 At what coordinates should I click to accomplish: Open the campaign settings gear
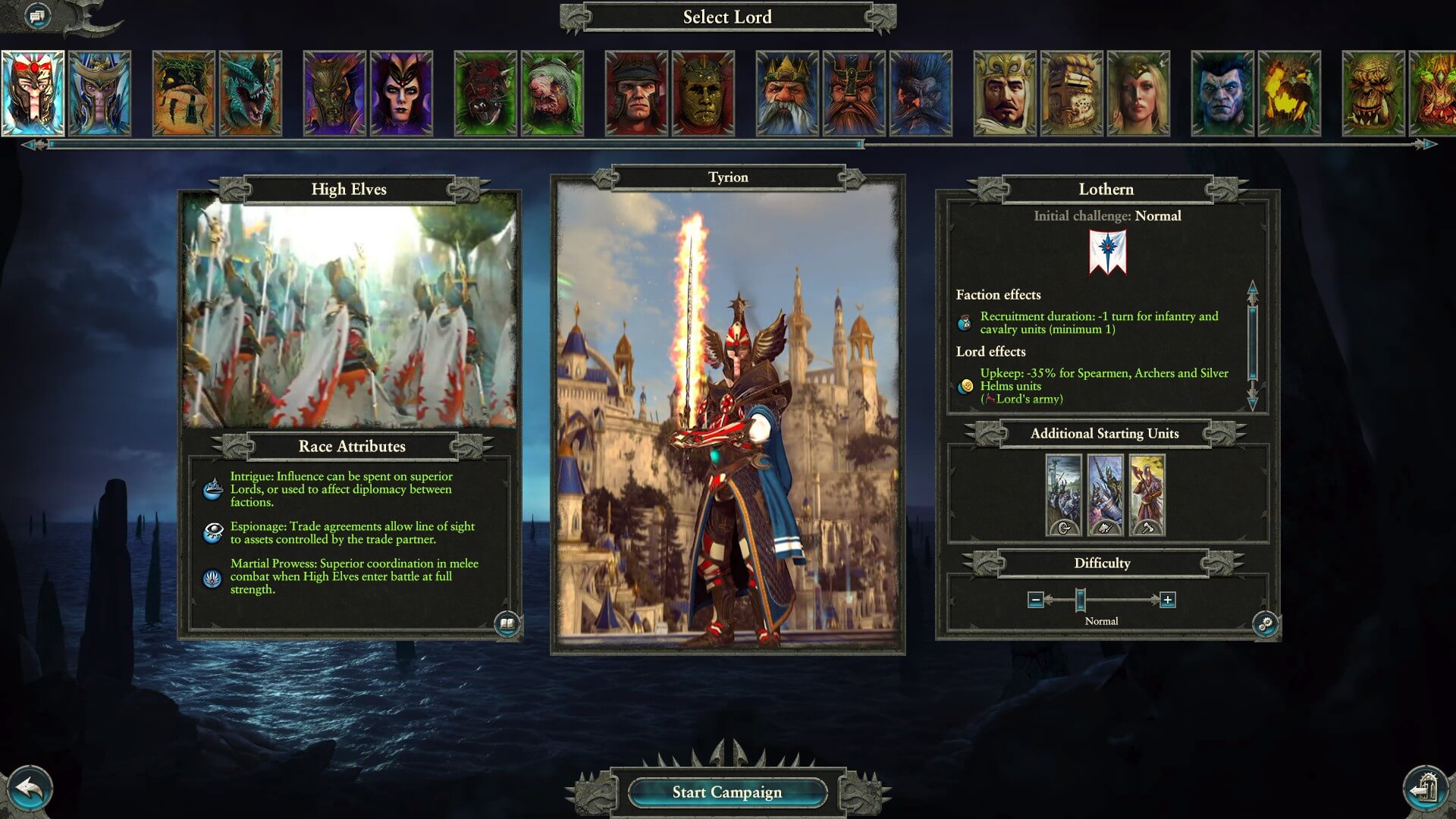pos(1265,624)
